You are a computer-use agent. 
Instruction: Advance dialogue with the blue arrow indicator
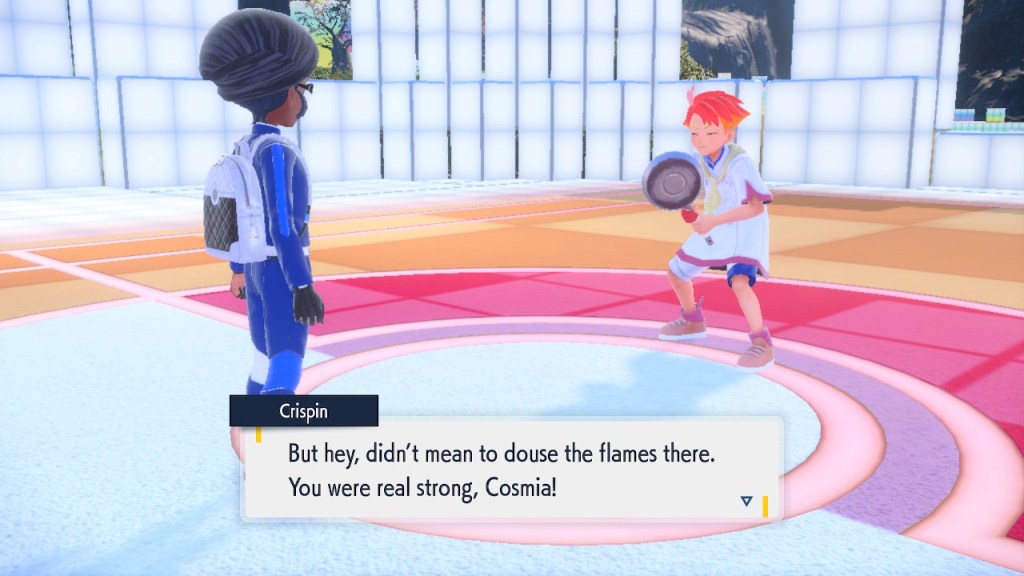pyautogui.click(x=746, y=501)
